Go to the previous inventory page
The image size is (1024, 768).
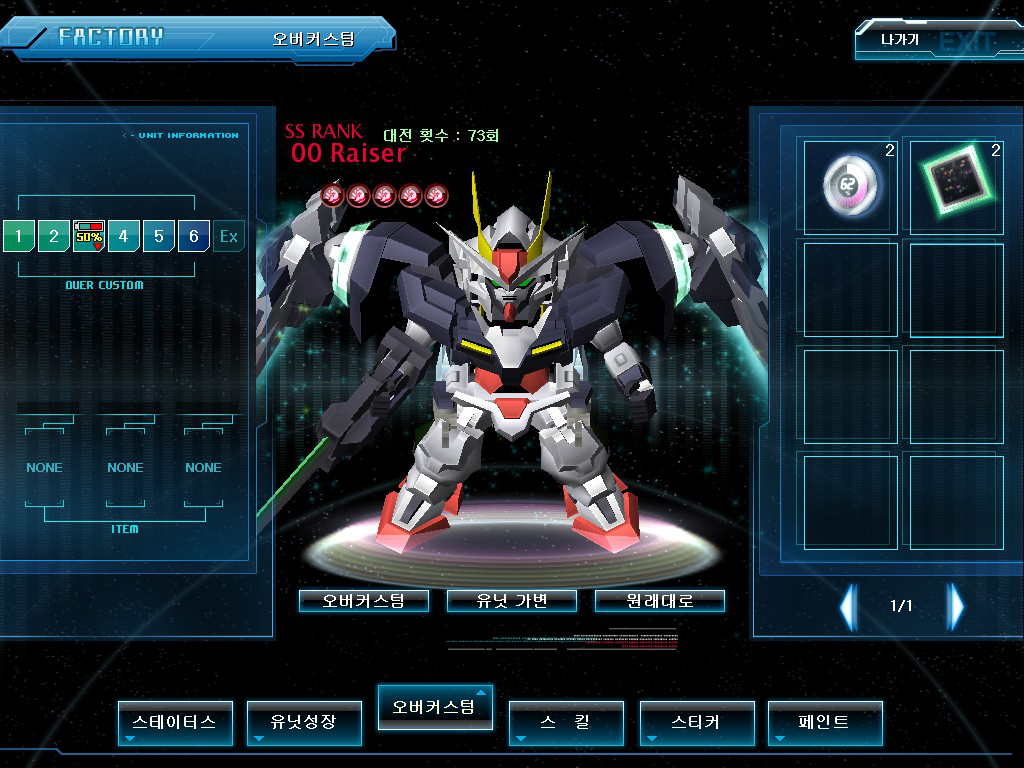click(x=848, y=606)
